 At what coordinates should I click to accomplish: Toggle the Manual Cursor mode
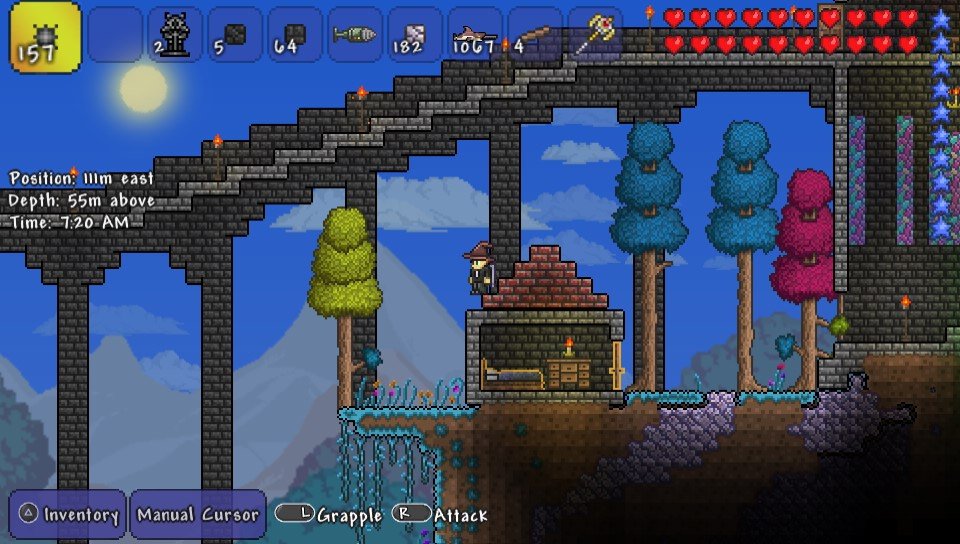(x=197, y=515)
